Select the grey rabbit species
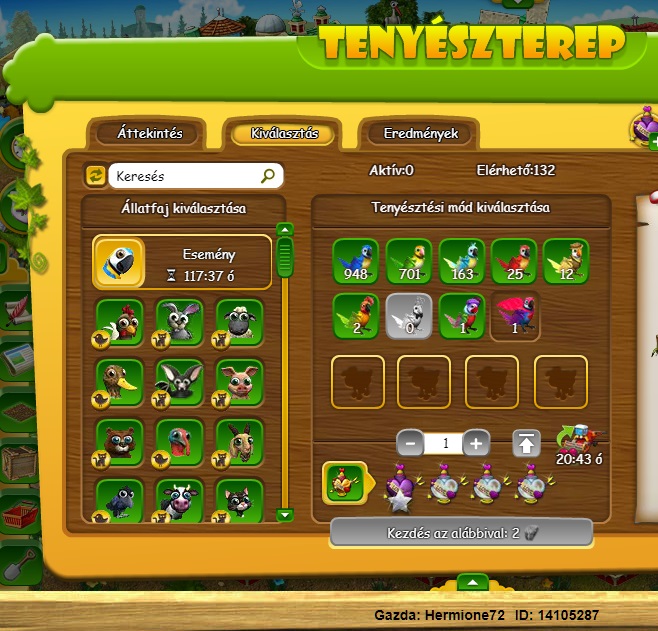Screen dimensions: 658x631 tap(180, 322)
